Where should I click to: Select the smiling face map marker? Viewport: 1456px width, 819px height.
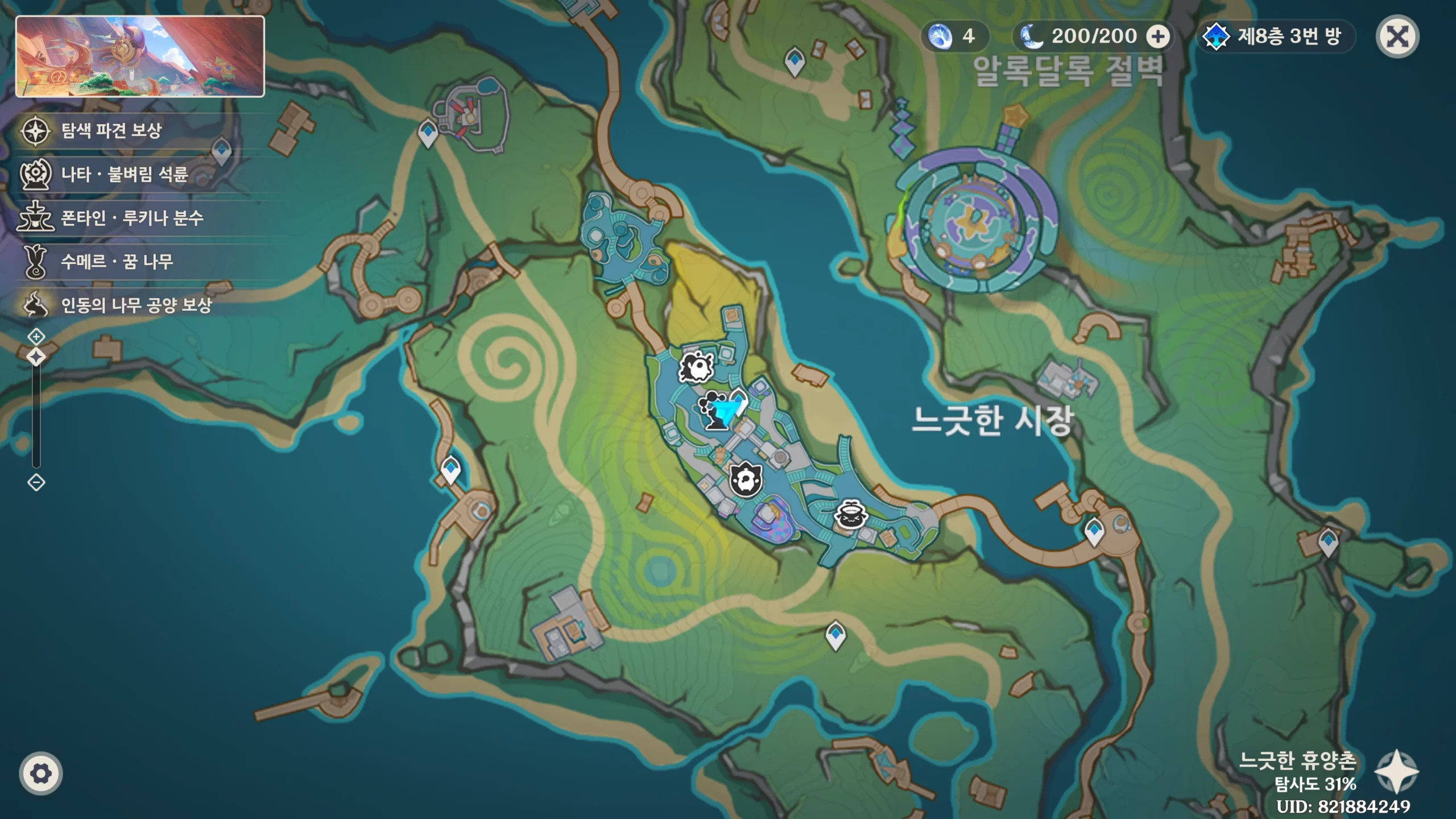click(x=850, y=516)
